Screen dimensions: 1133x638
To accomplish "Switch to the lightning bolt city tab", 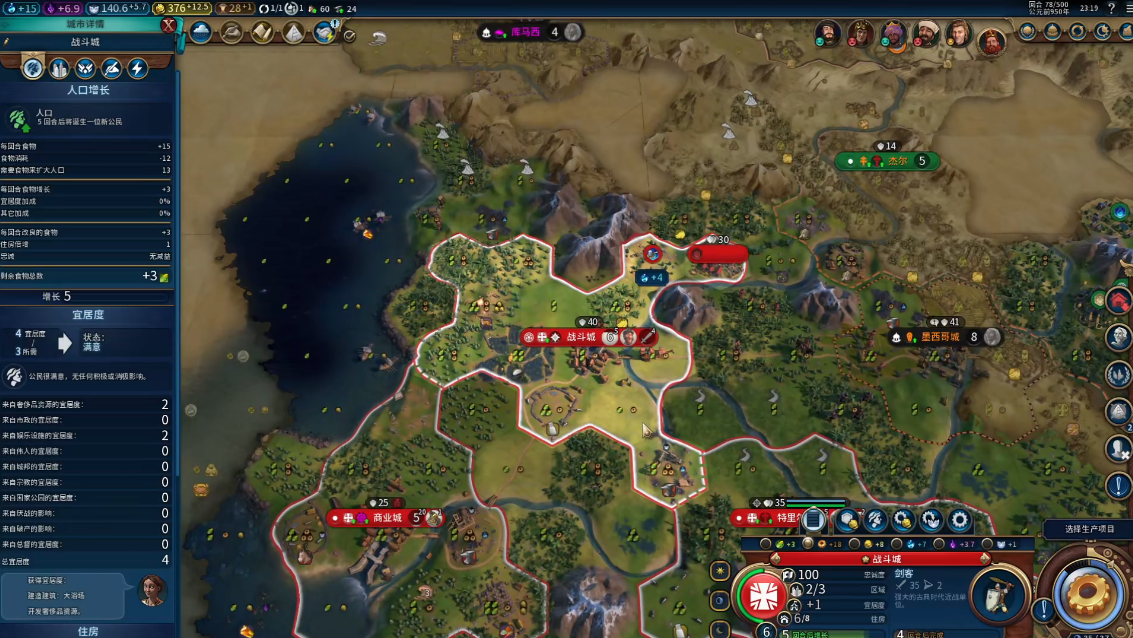I will 137,68.
